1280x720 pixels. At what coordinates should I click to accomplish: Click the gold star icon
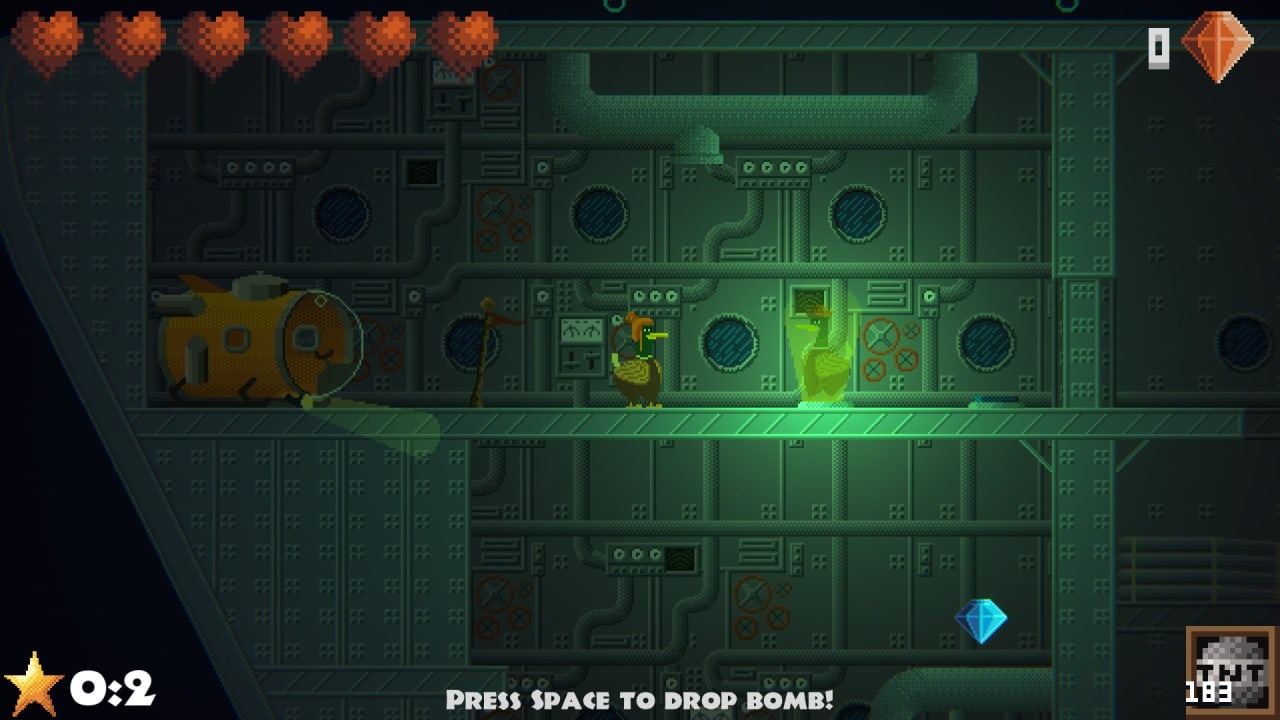pos(33,685)
